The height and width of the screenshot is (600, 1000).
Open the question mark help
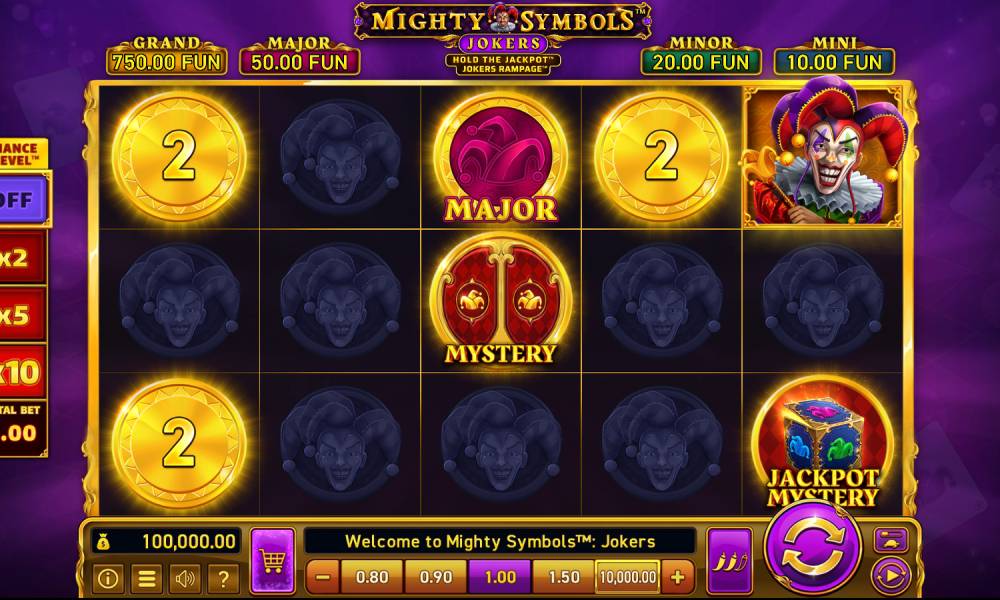[222, 577]
